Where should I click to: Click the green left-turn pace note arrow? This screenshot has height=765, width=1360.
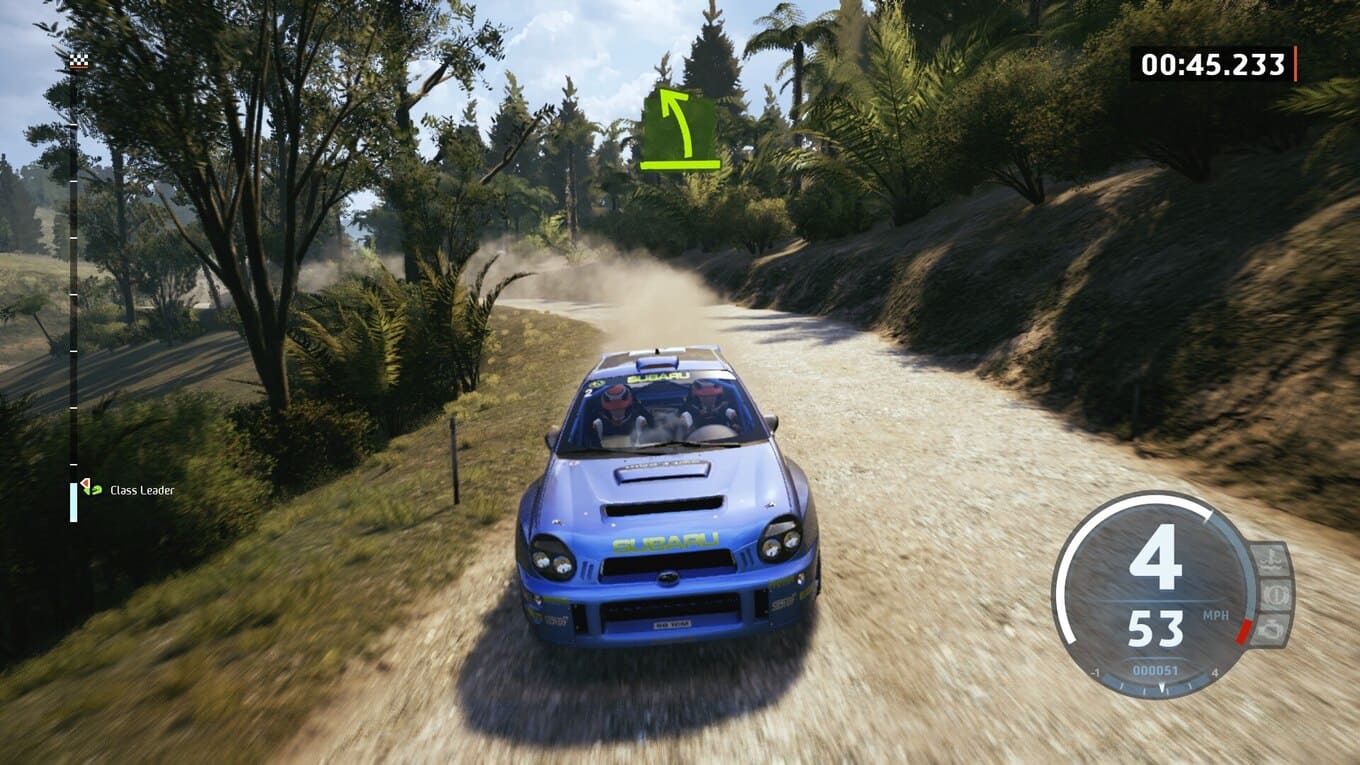point(680,129)
